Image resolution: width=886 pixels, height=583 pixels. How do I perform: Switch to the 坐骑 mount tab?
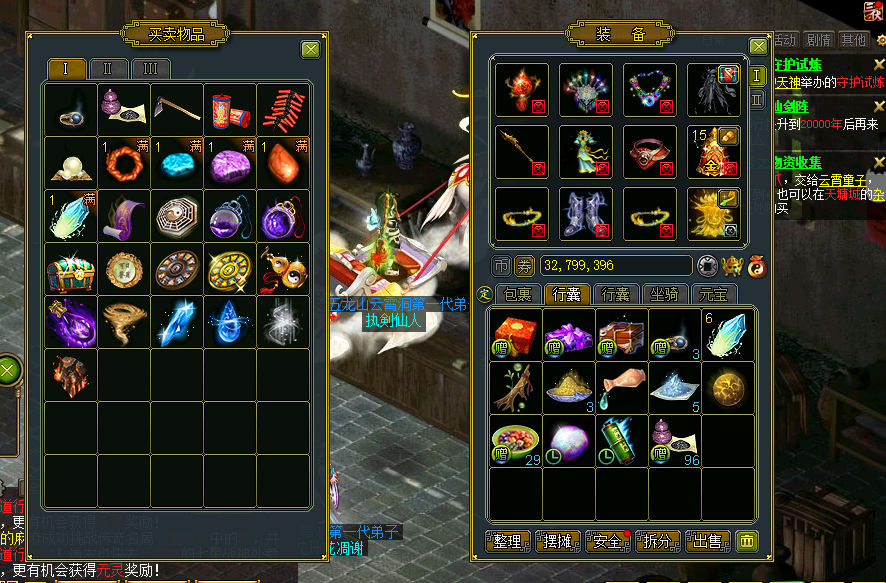tap(665, 295)
